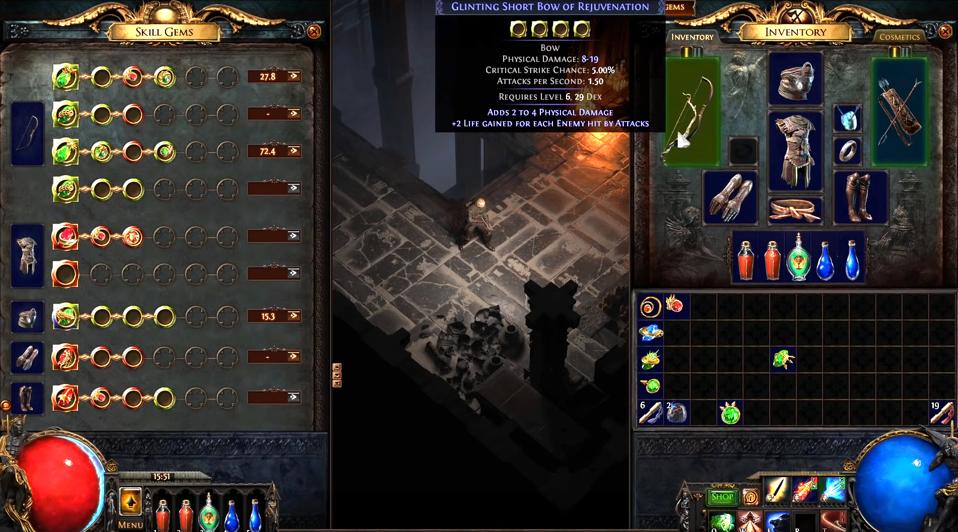Choose the equipped gloves slot
Viewport: 958px width, 532px height.
coord(730,197)
